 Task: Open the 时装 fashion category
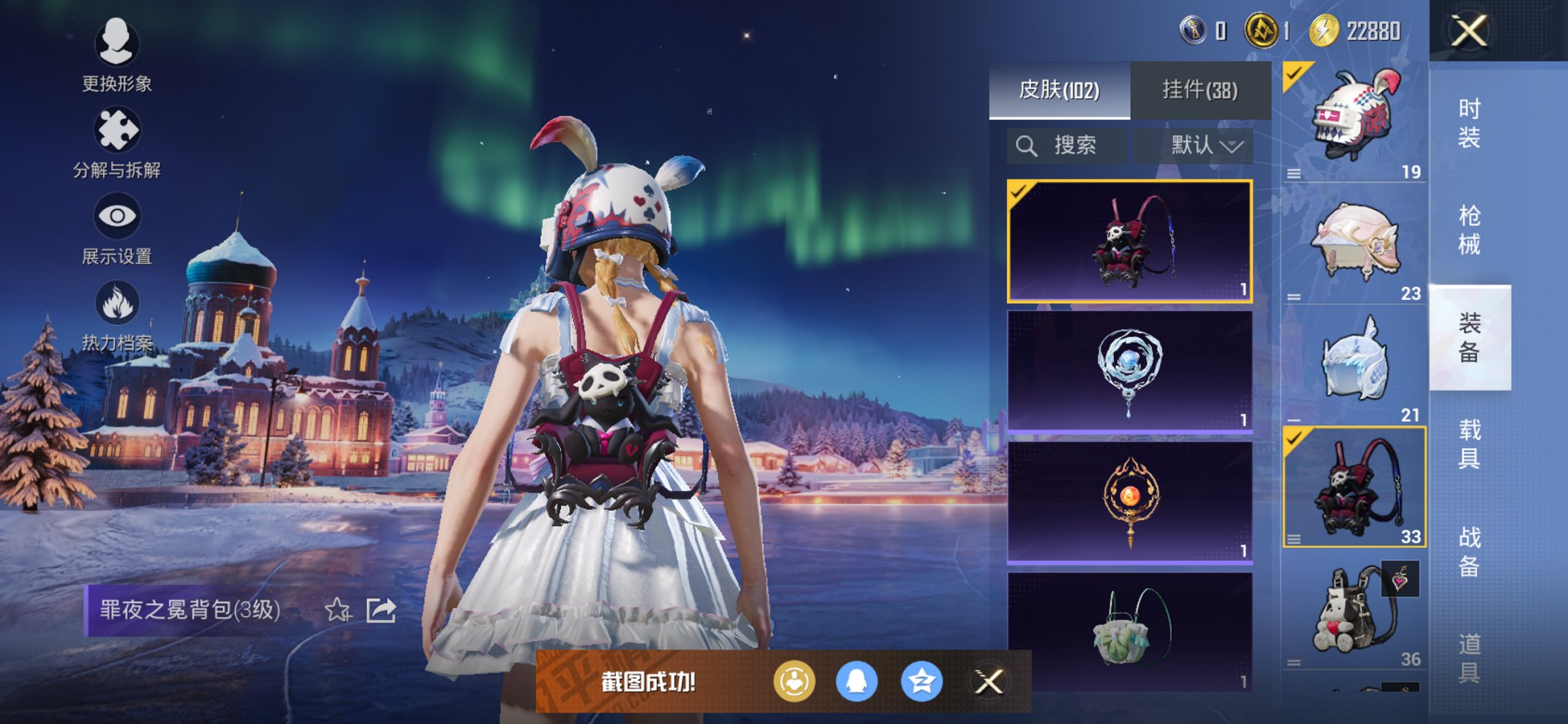point(1469,122)
